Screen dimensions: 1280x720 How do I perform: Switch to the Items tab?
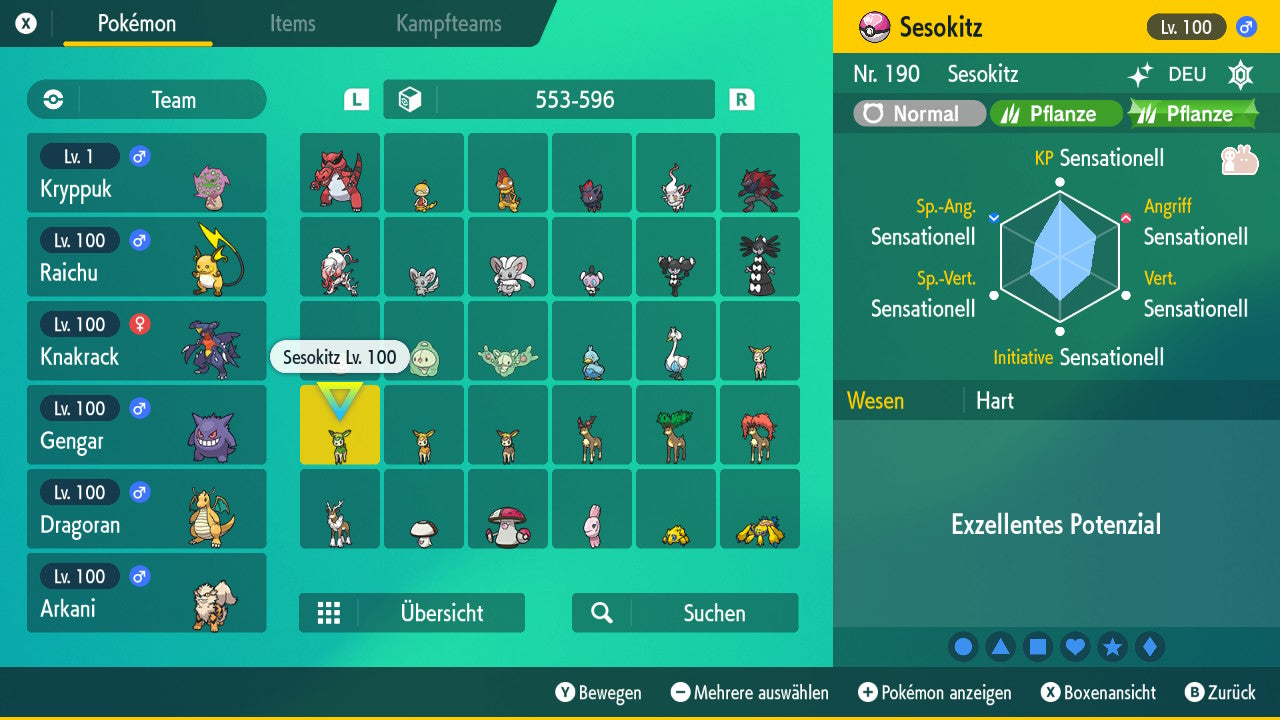(292, 24)
